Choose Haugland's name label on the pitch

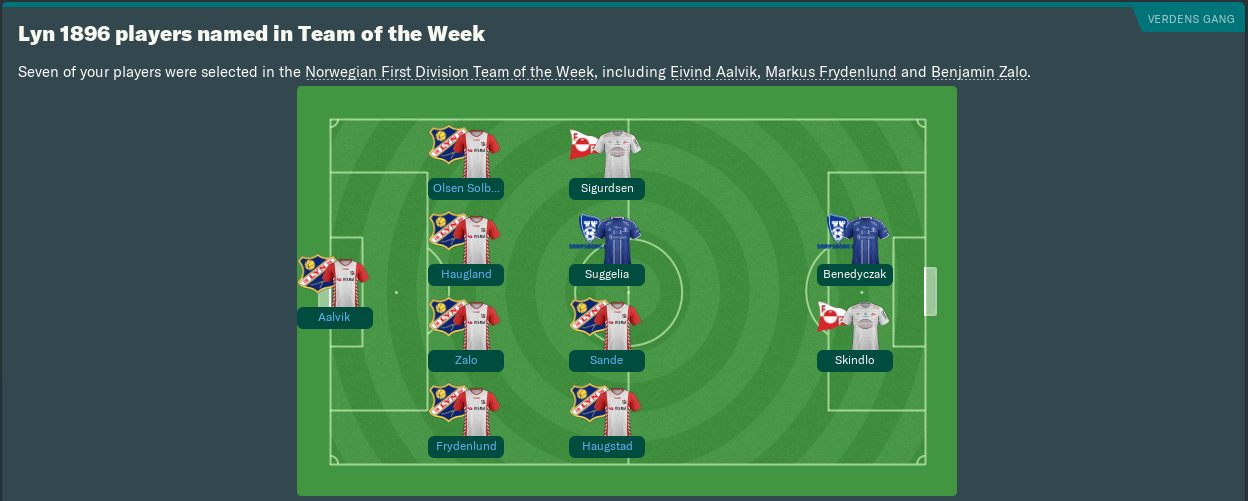[466, 274]
